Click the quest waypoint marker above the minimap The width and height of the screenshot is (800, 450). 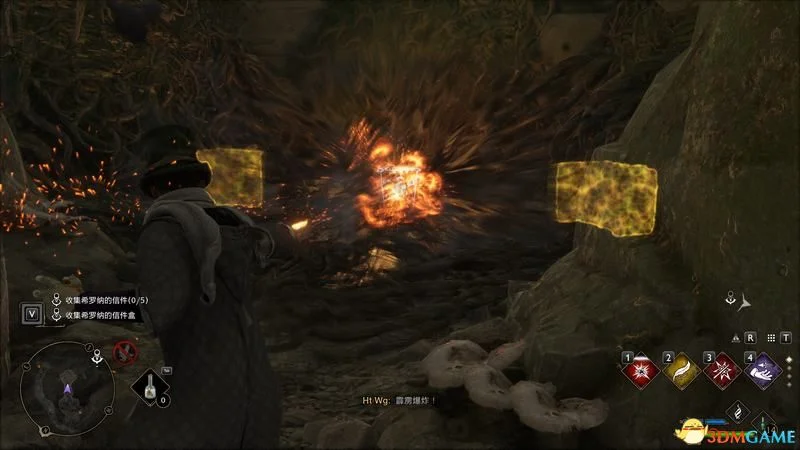coord(96,354)
